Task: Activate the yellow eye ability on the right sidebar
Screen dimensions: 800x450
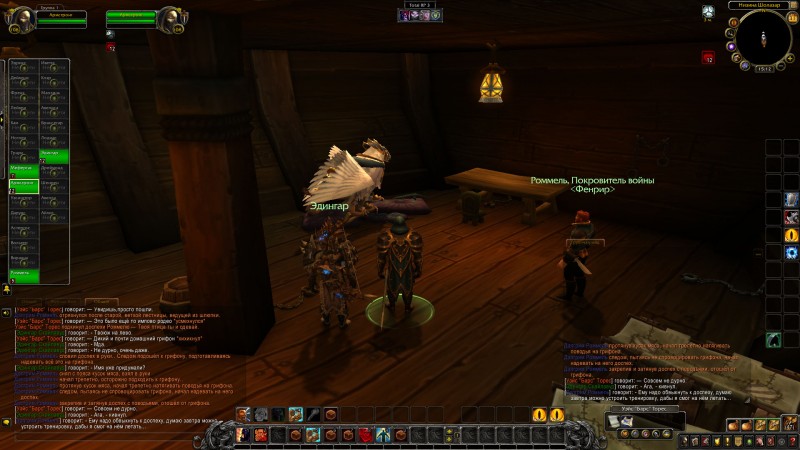Action: (x=790, y=234)
